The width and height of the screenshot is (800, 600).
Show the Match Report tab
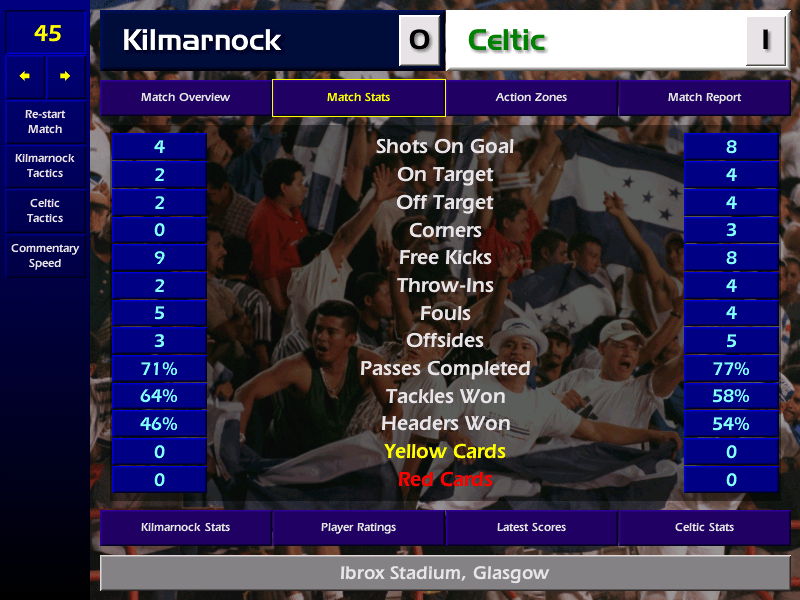704,98
